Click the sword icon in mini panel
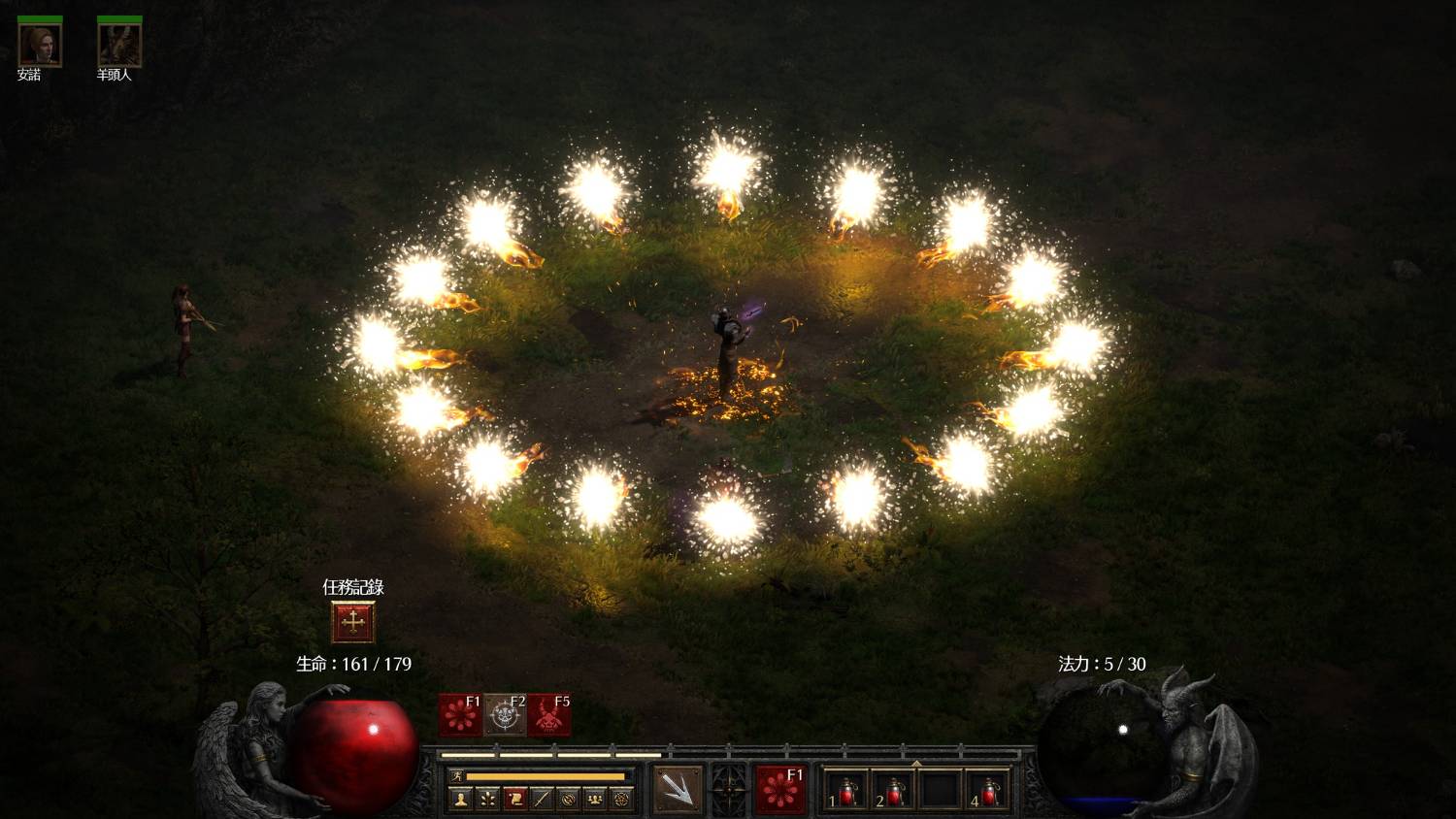The width and height of the screenshot is (1456, 819). 542,799
